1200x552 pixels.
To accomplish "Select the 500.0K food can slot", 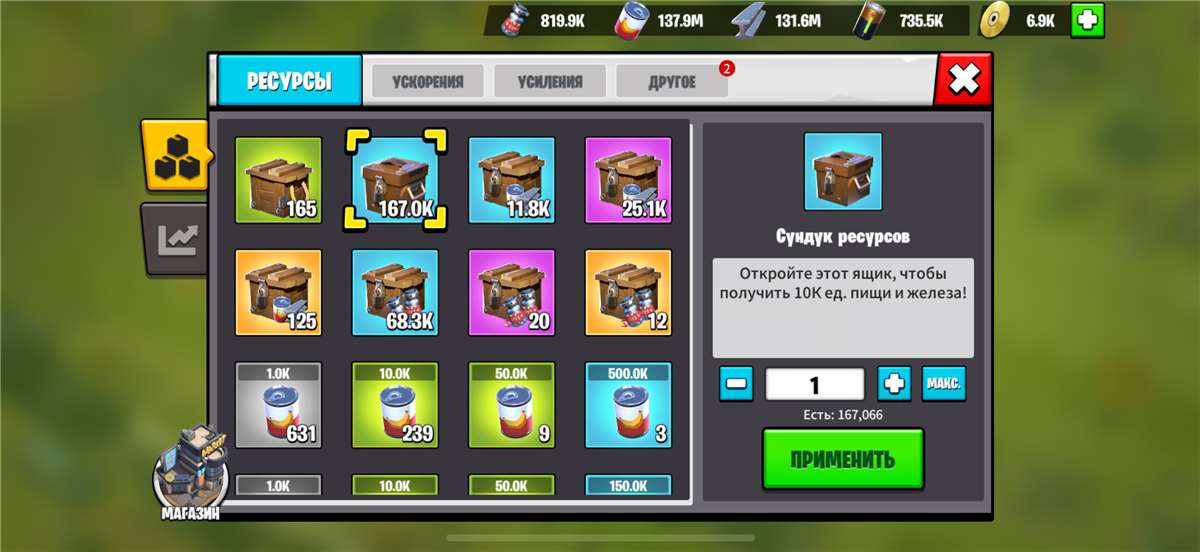I will [628, 405].
